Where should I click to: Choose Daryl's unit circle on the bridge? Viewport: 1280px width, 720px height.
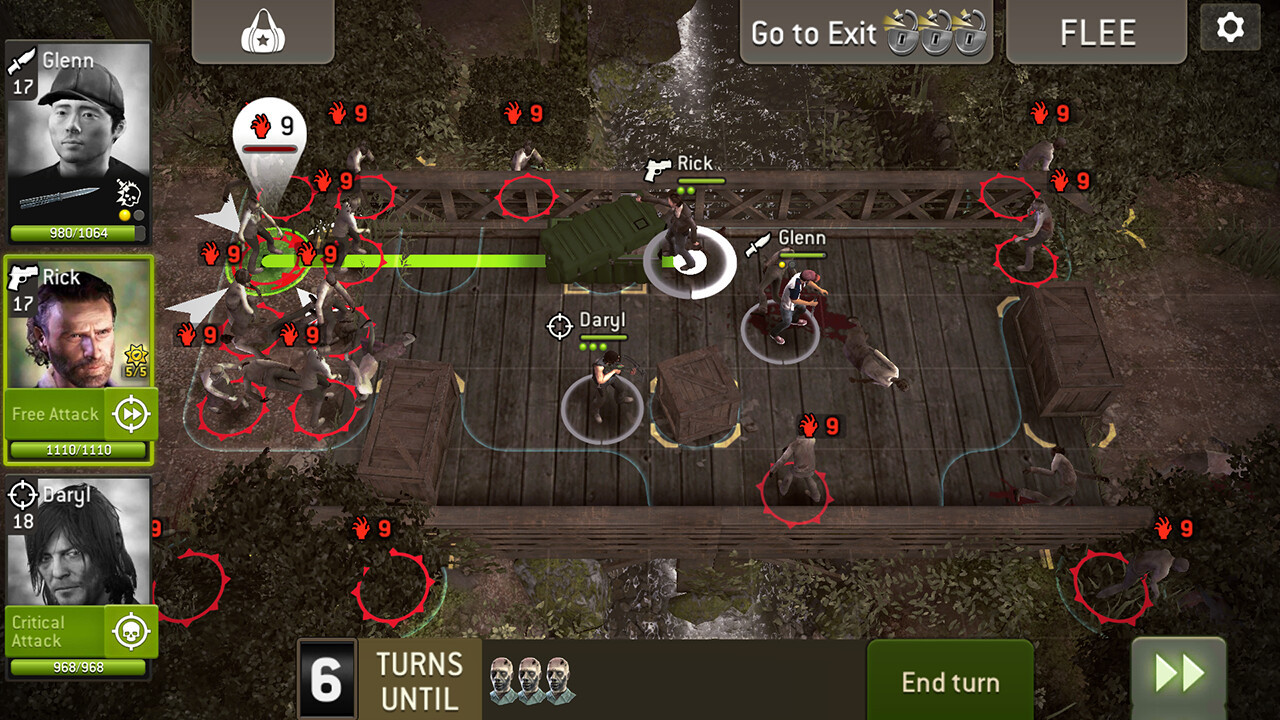[602, 405]
